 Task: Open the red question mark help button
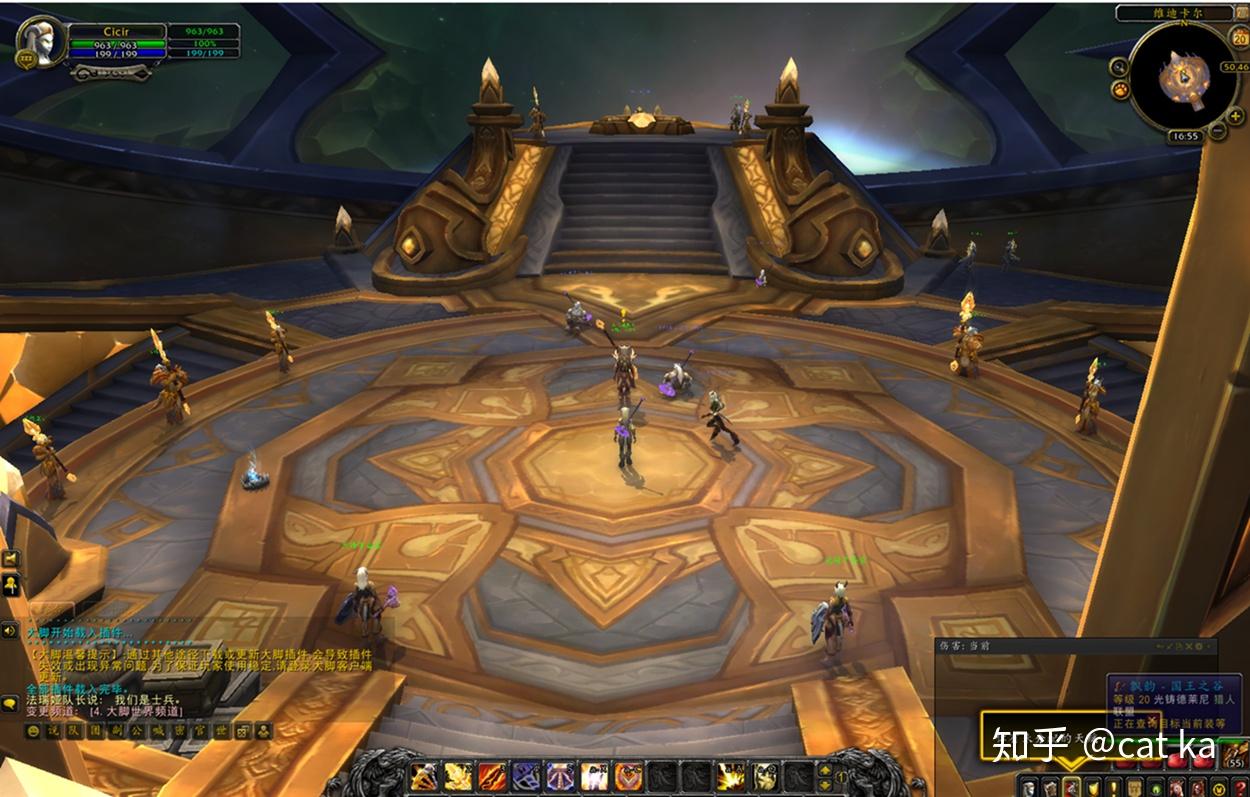coord(1242,787)
